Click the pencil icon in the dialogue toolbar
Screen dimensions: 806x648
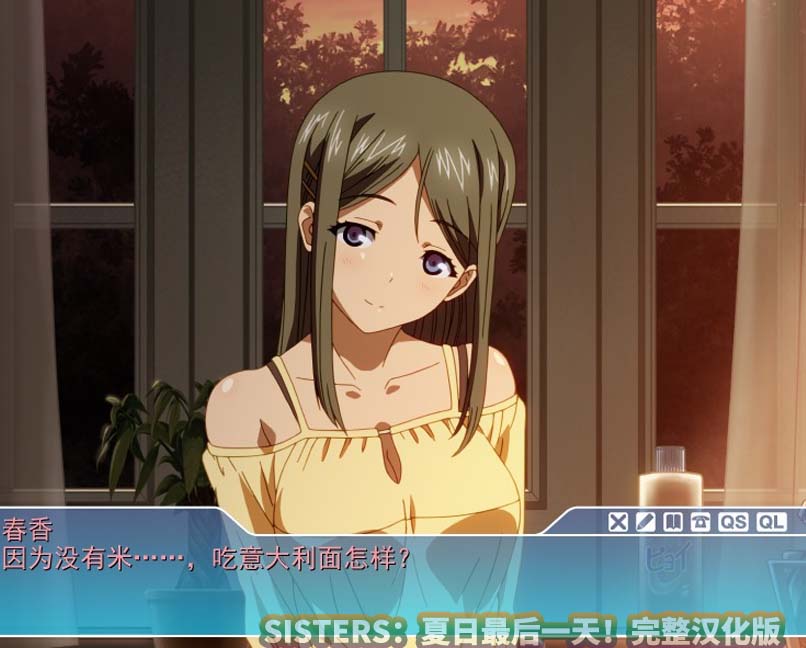coord(645,521)
